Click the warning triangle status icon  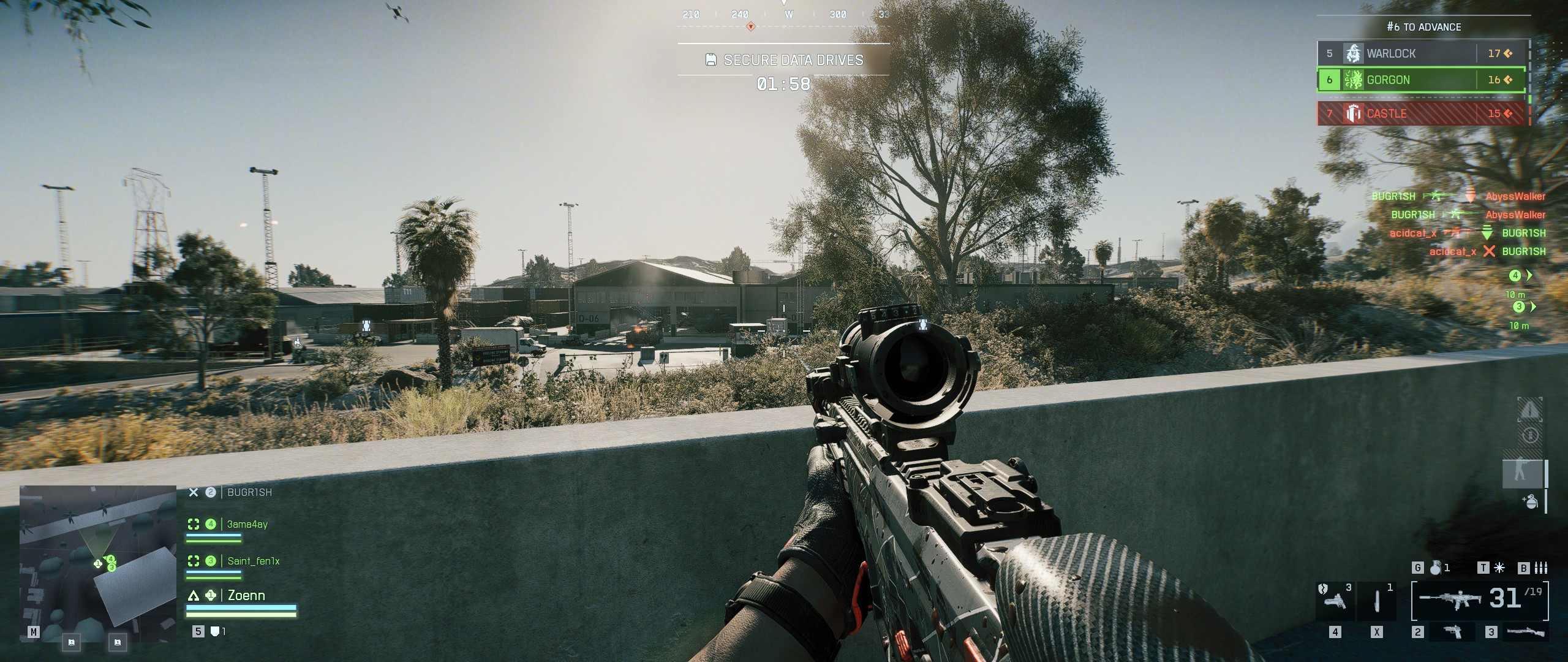pos(1529,409)
